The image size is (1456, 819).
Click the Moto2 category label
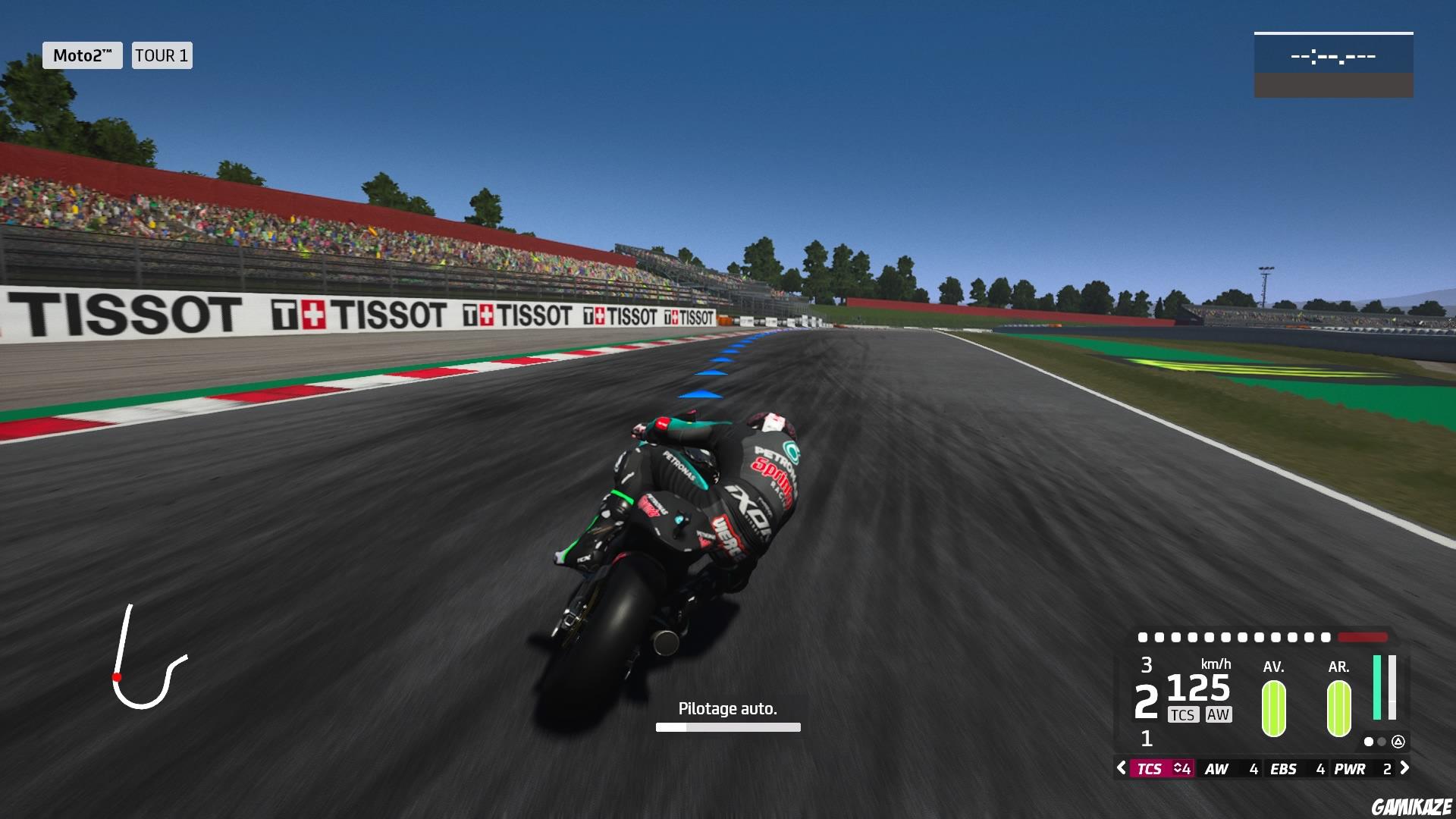tap(83, 55)
